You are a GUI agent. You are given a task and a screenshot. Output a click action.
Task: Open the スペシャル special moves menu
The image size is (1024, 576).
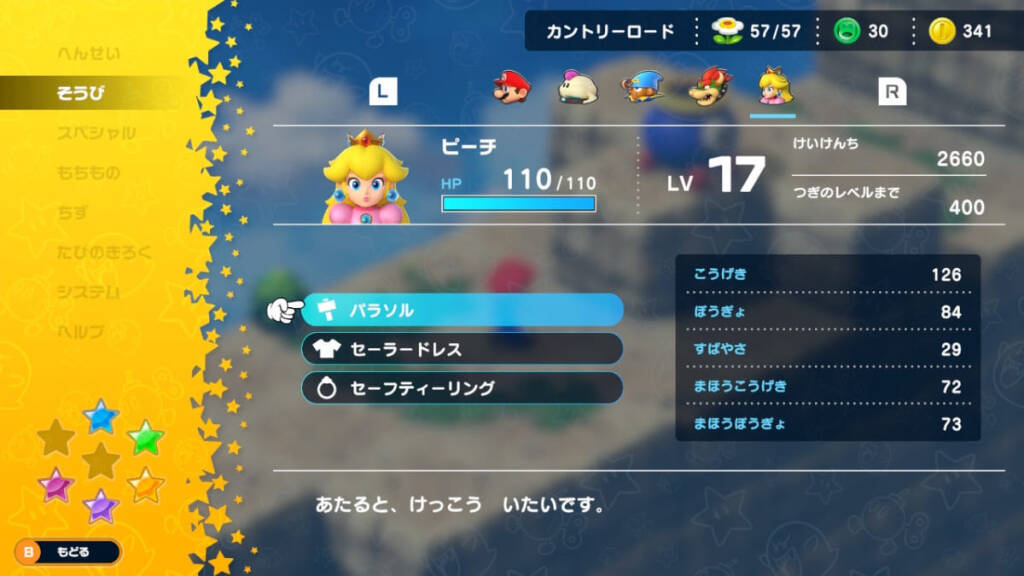click(x=96, y=133)
